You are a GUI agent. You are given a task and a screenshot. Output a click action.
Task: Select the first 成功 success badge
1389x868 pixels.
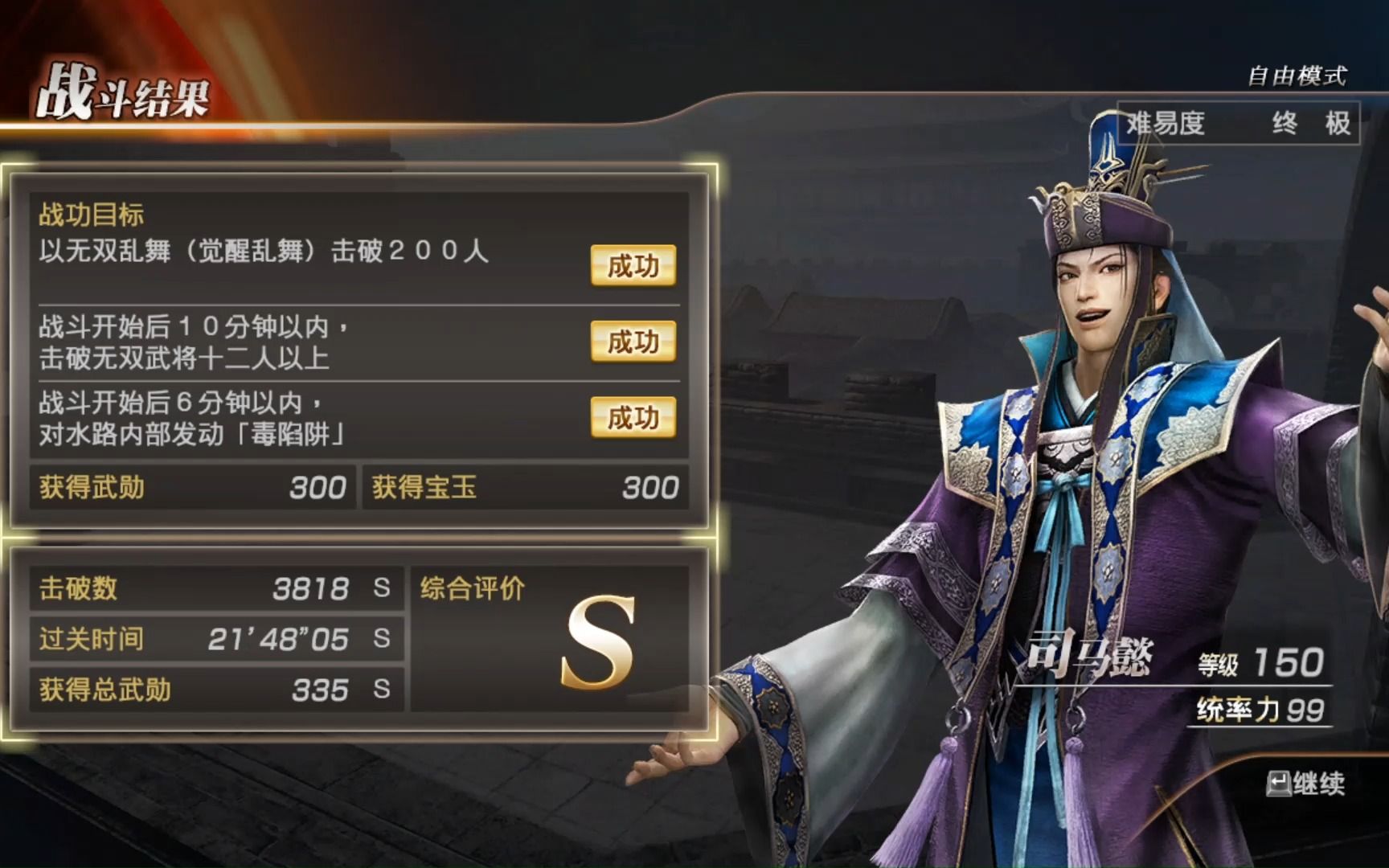point(633,265)
